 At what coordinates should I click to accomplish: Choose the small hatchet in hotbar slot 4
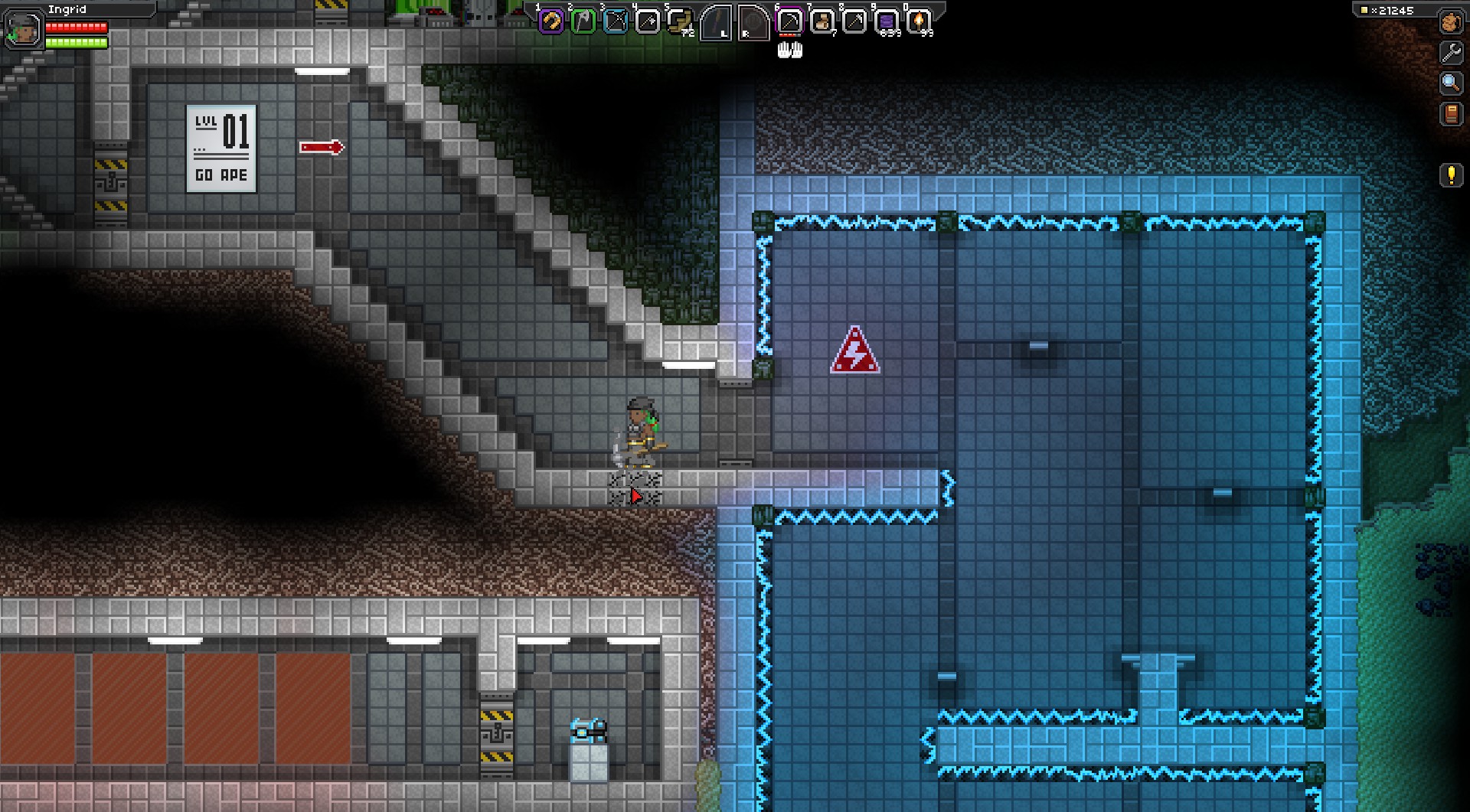[x=648, y=22]
